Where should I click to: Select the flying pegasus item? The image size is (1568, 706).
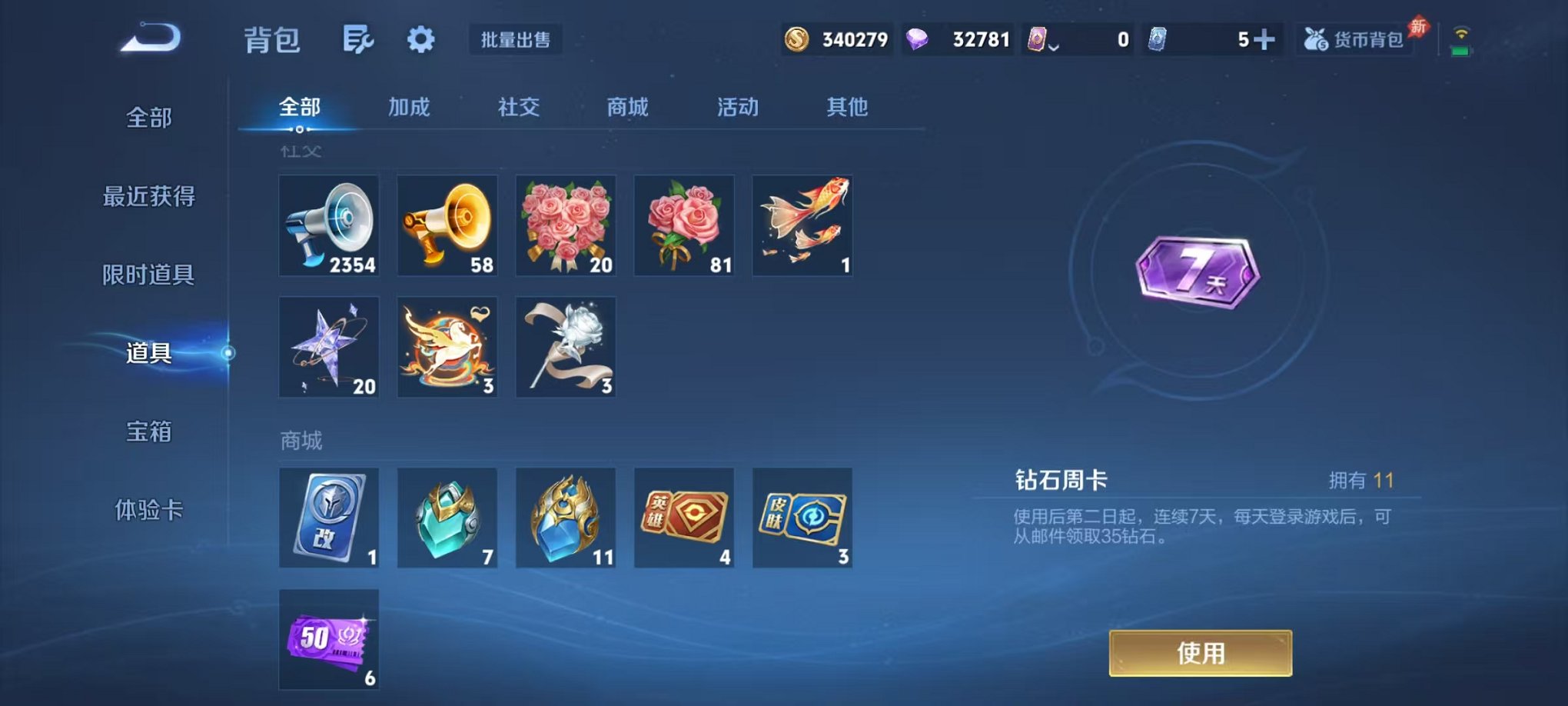(x=447, y=346)
